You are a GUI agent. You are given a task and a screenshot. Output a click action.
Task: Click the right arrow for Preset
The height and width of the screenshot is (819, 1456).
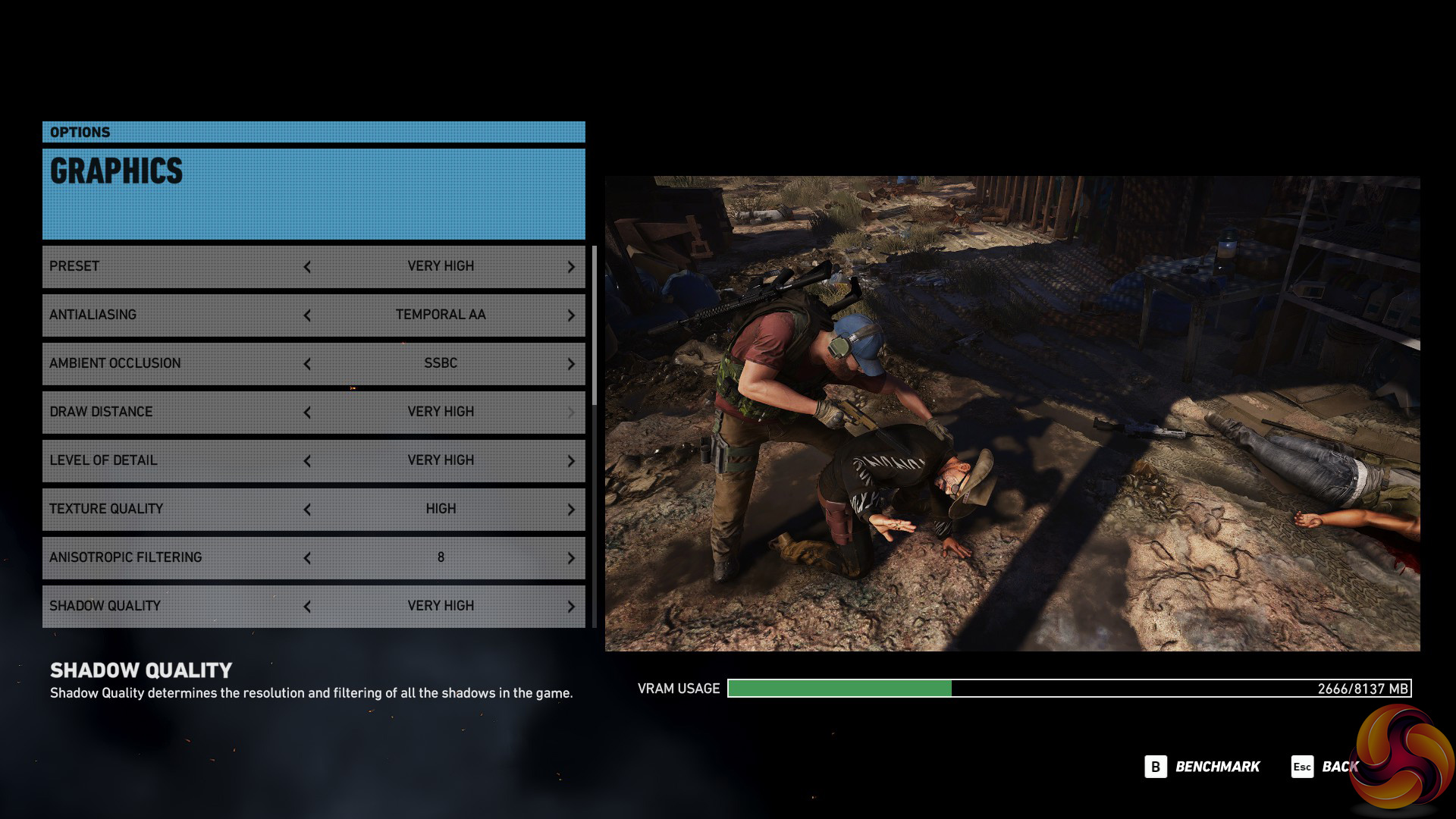tap(571, 267)
